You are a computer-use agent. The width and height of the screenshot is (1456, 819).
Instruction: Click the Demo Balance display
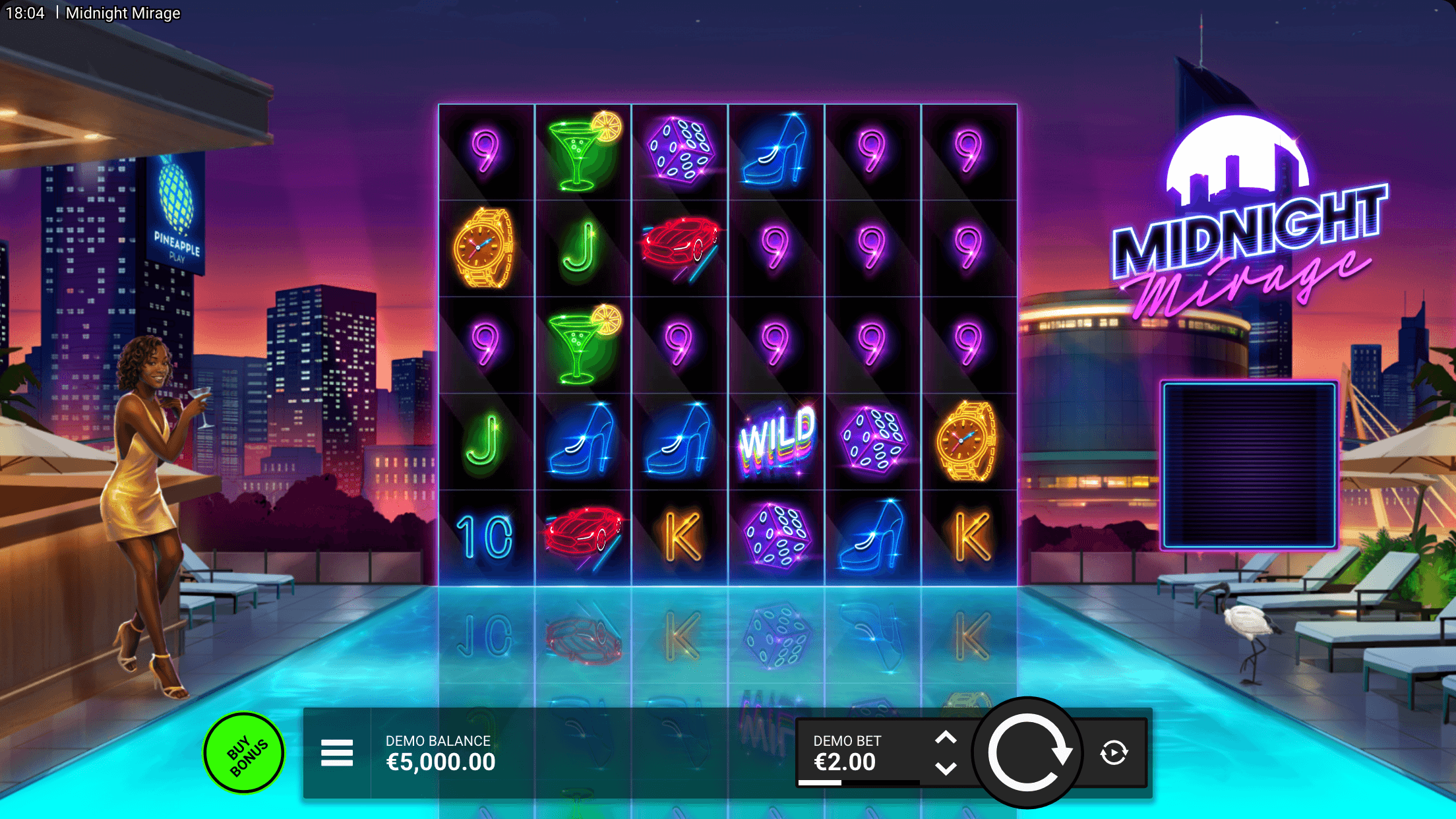click(440, 755)
